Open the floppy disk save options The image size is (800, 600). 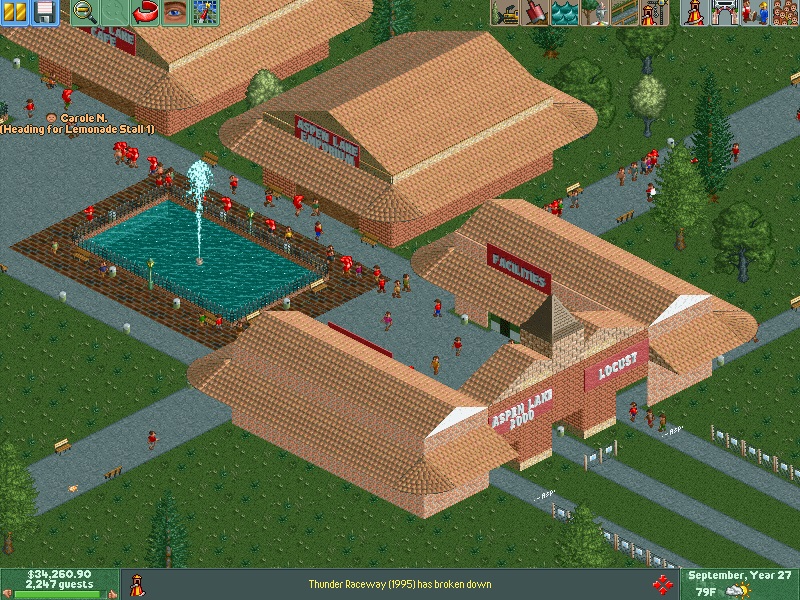44,12
